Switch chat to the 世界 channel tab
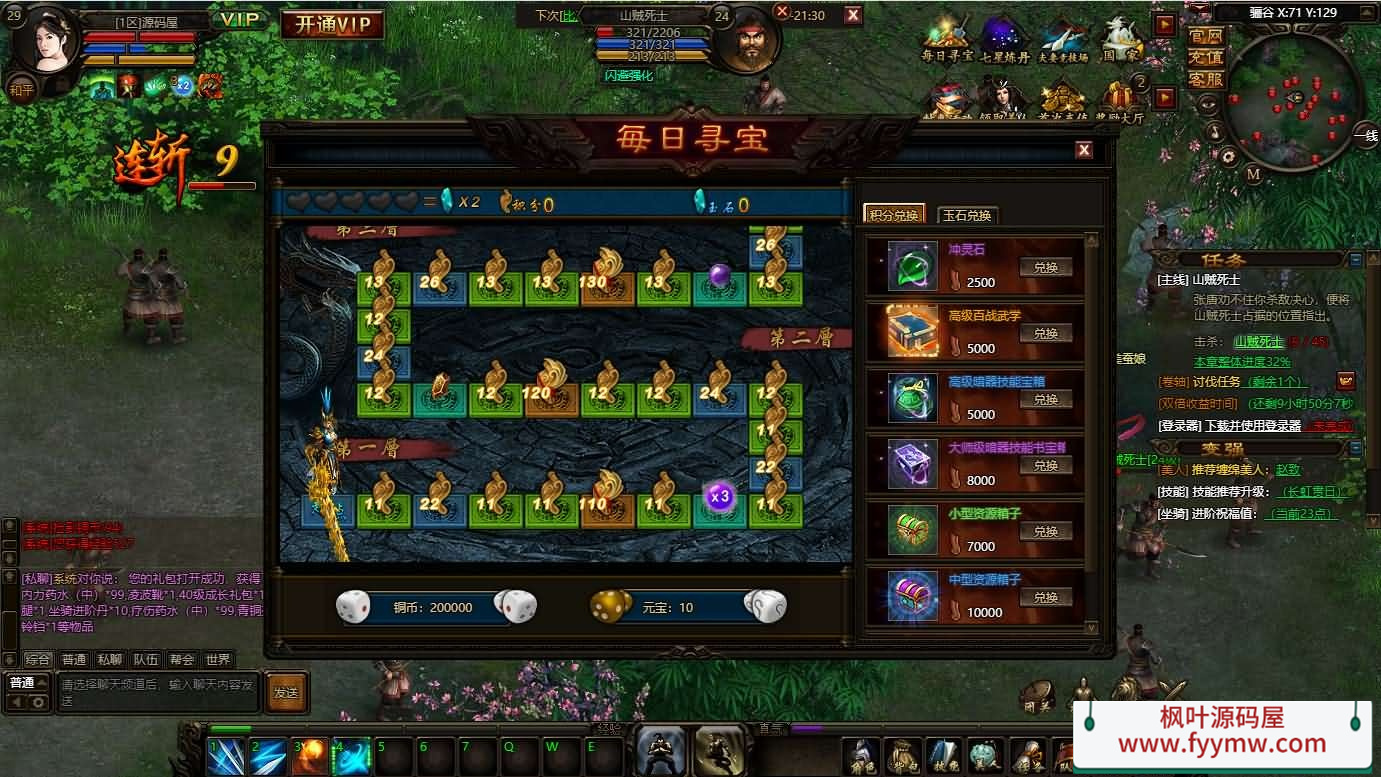Image resolution: width=1381 pixels, height=777 pixels. 218,659
